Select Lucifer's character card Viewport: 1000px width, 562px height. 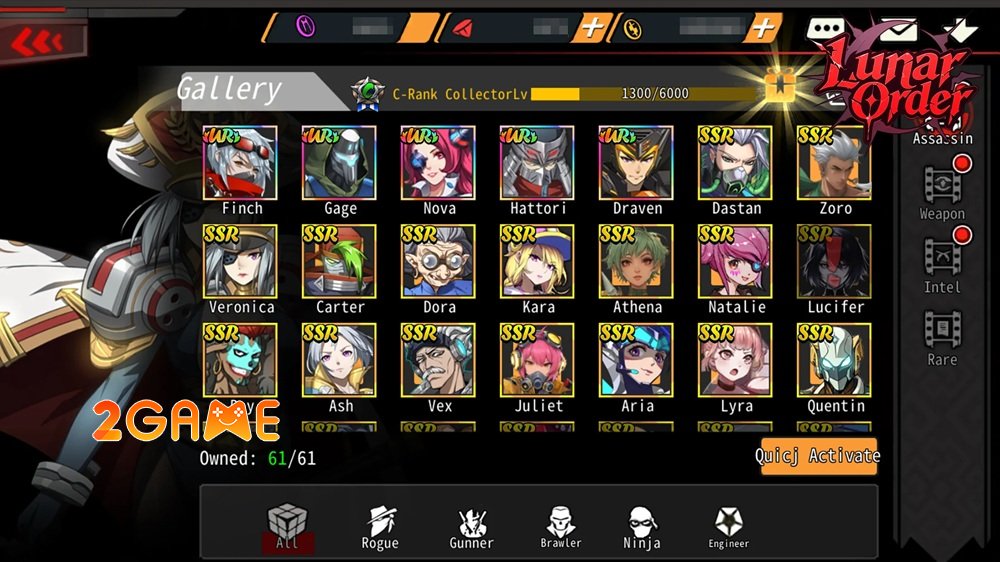pos(834,262)
